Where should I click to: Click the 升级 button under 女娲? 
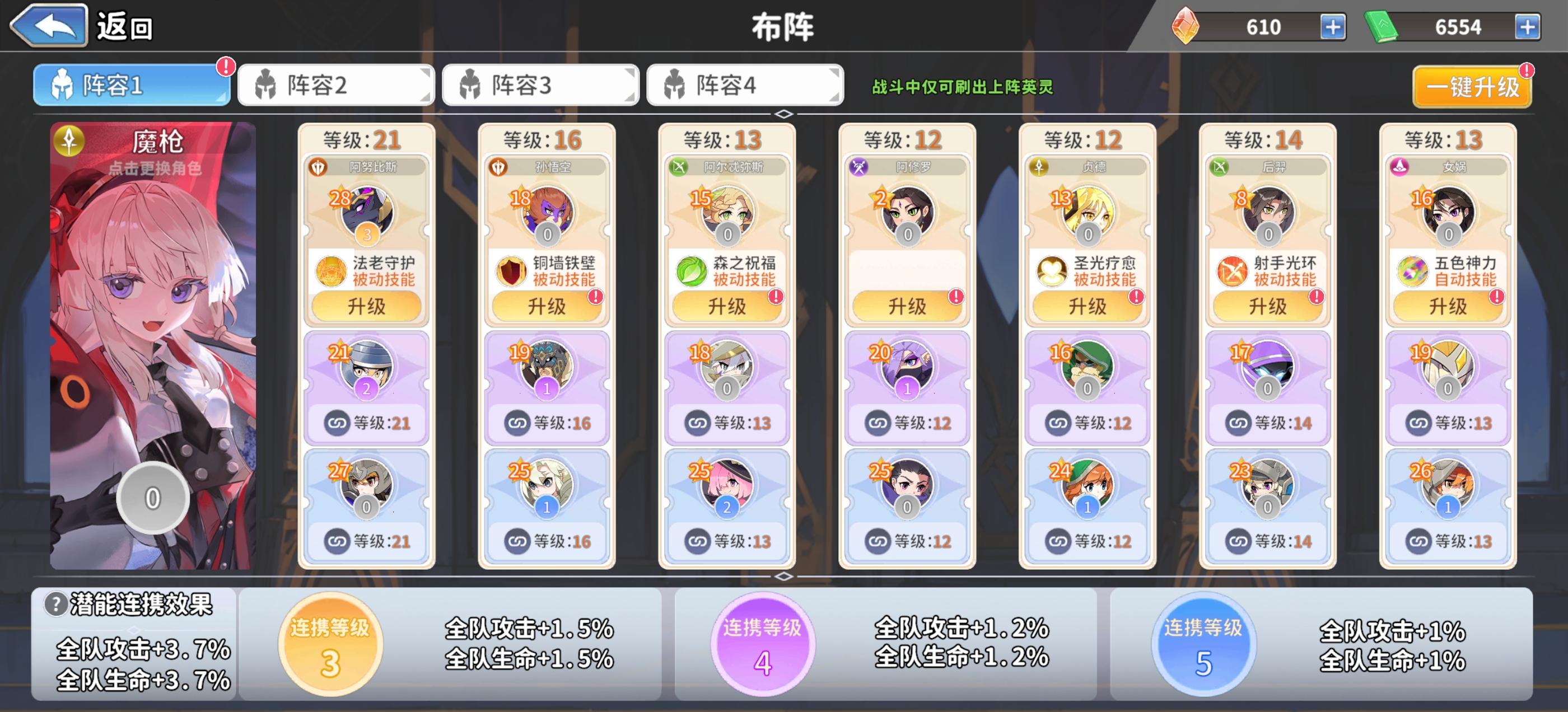pyautogui.click(x=1448, y=306)
